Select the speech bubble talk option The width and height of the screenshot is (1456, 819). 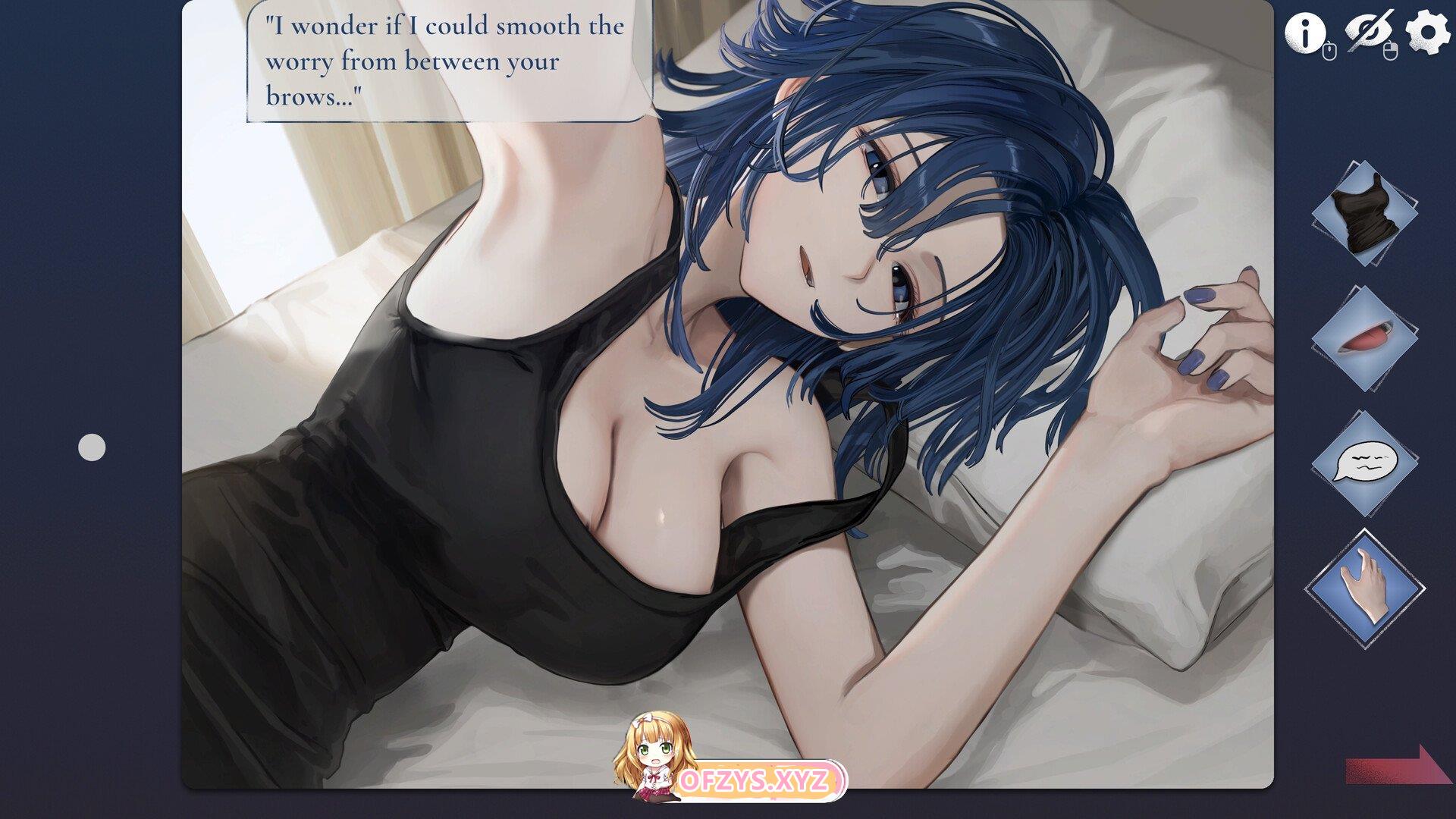click(x=1364, y=463)
